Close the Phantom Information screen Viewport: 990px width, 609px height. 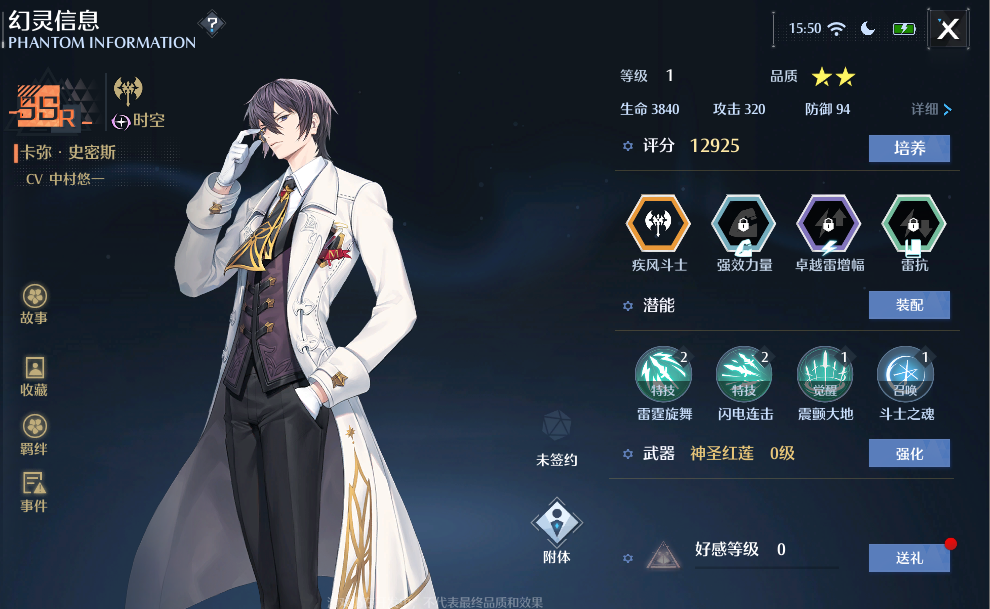(948, 29)
